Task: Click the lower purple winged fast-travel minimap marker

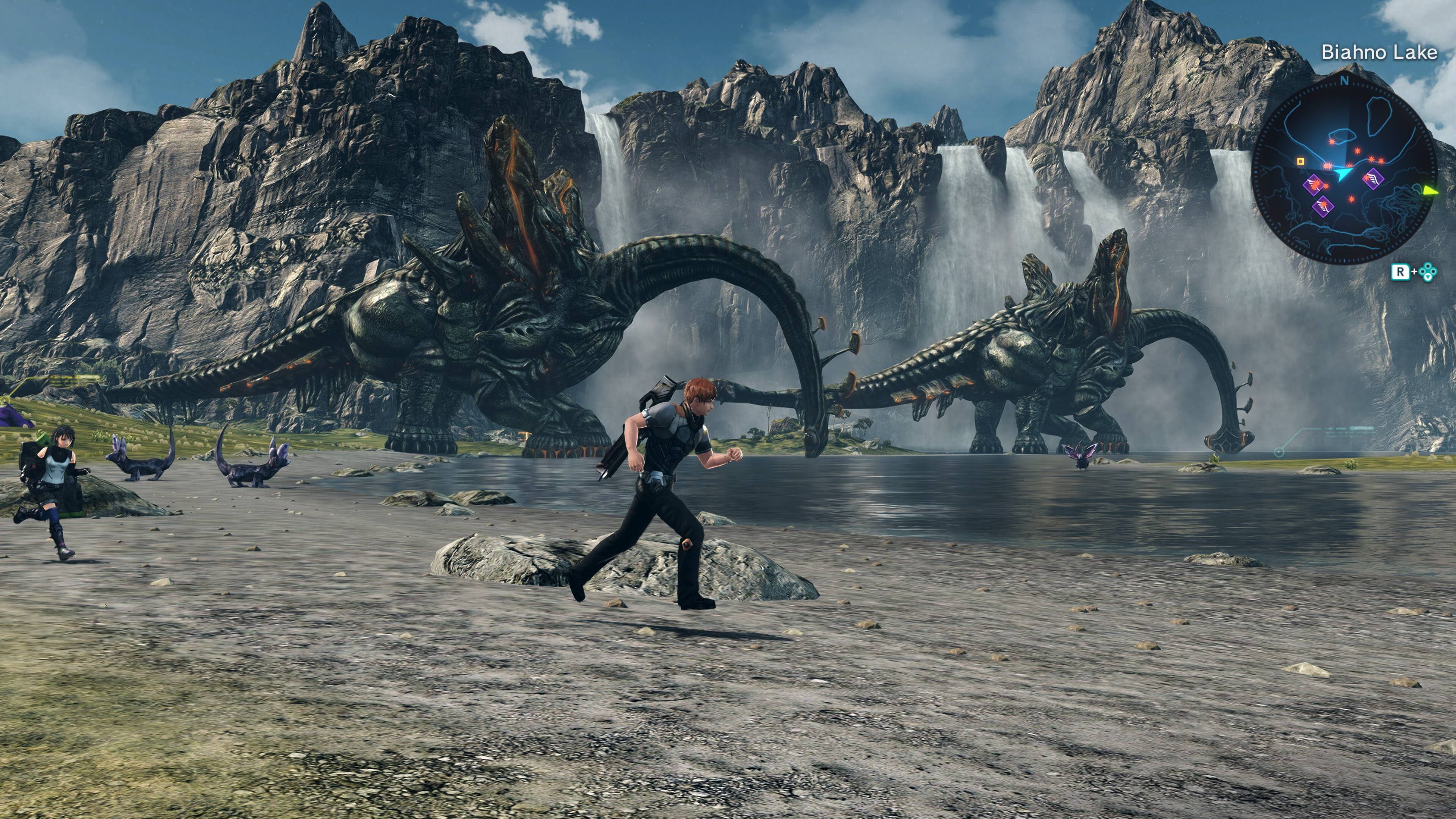Action: tap(1323, 207)
